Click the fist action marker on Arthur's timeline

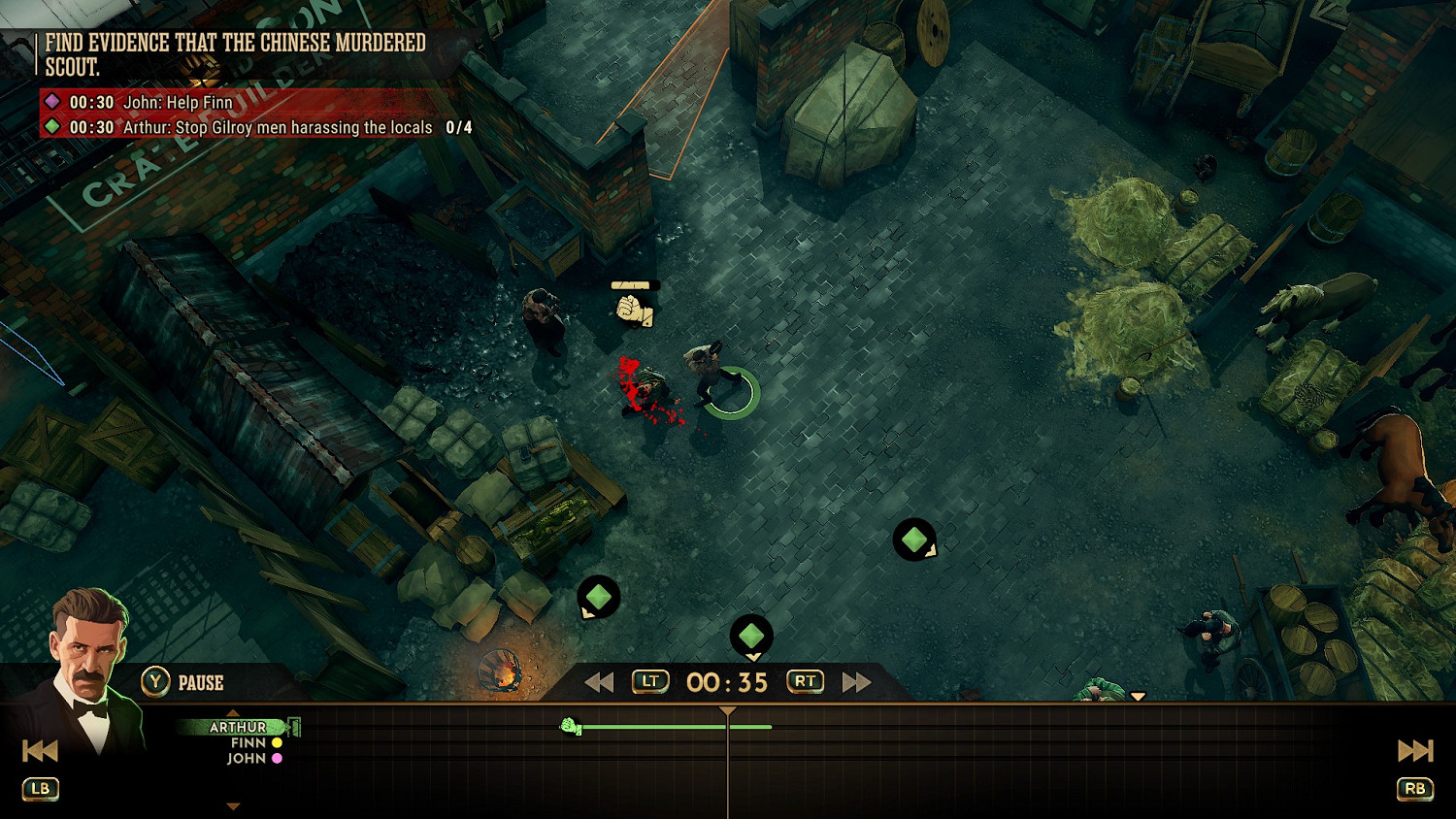(x=571, y=726)
